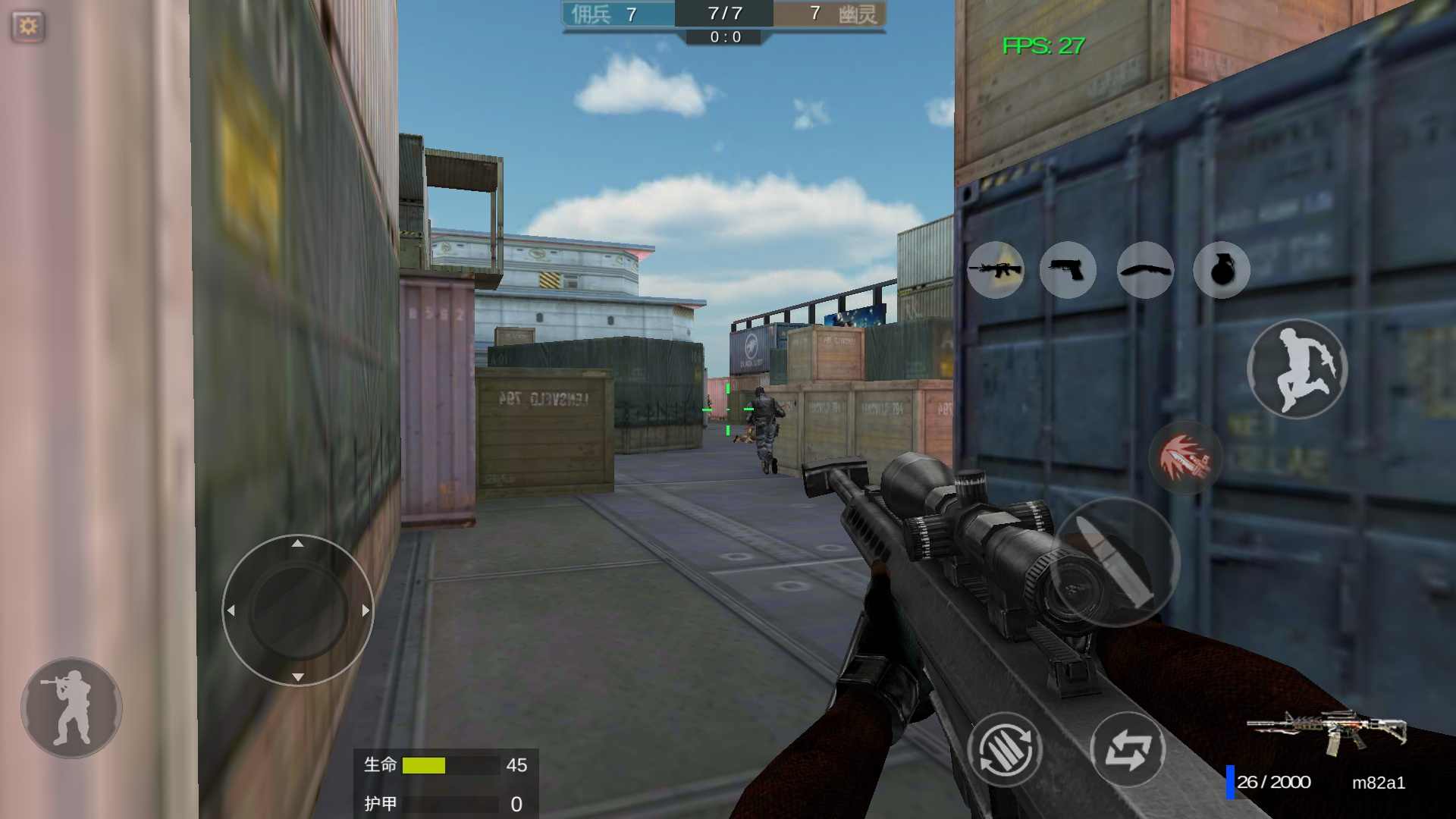The width and height of the screenshot is (1456, 819).
Task: Open the gear settings menu
Action: (28, 27)
